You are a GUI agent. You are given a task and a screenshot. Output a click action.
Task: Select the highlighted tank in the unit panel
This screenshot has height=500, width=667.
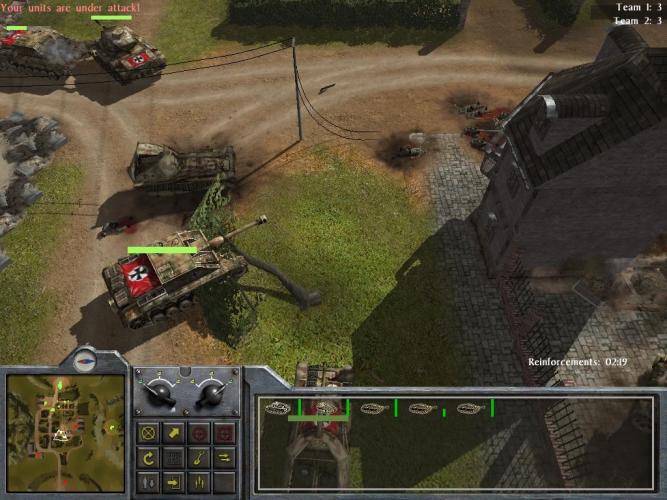323,408
